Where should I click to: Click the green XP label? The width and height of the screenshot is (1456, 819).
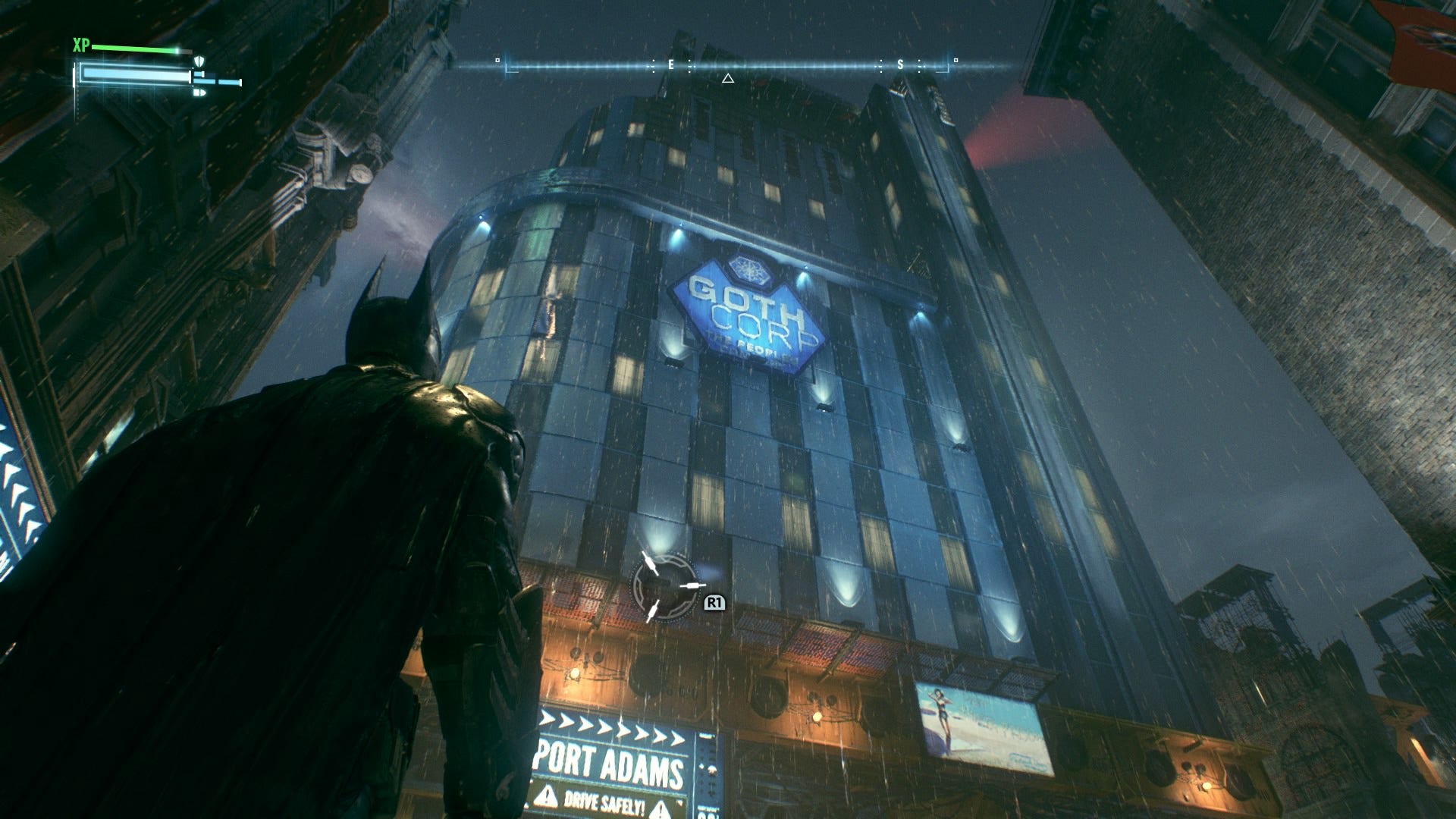[80, 45]
